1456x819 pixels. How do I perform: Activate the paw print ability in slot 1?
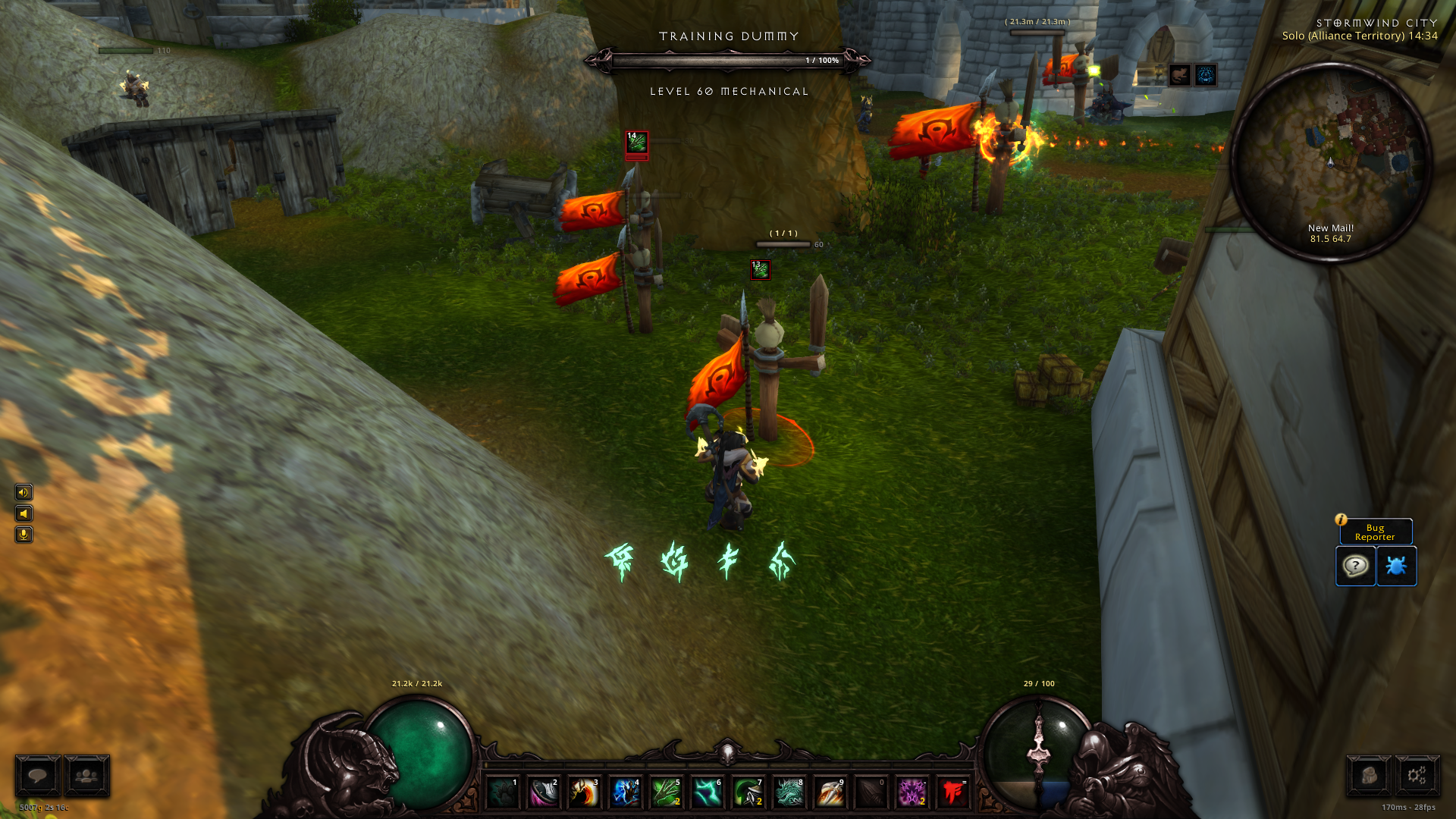coord(503,793)
